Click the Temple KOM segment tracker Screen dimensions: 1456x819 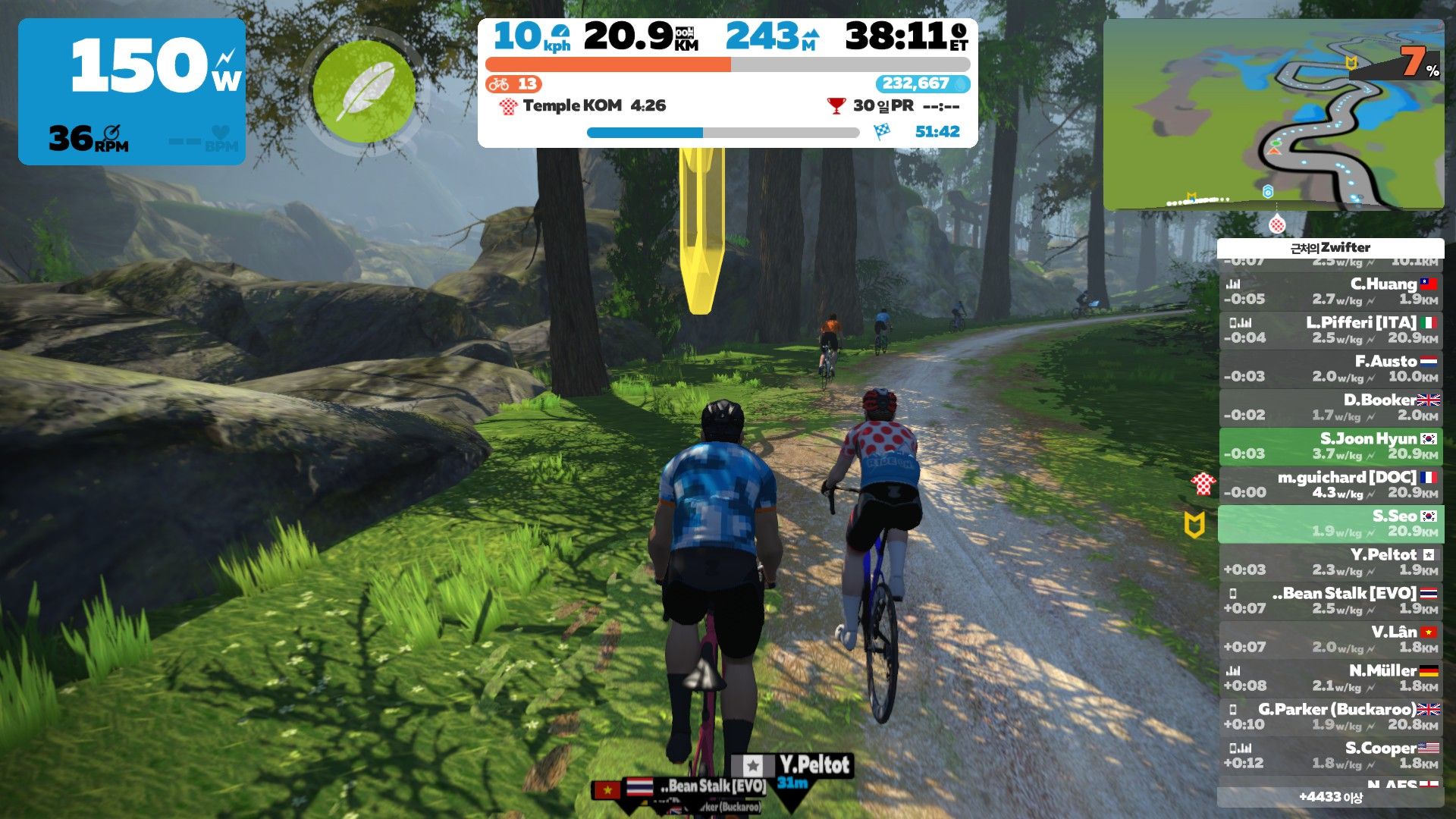click(x=582, y=106)
